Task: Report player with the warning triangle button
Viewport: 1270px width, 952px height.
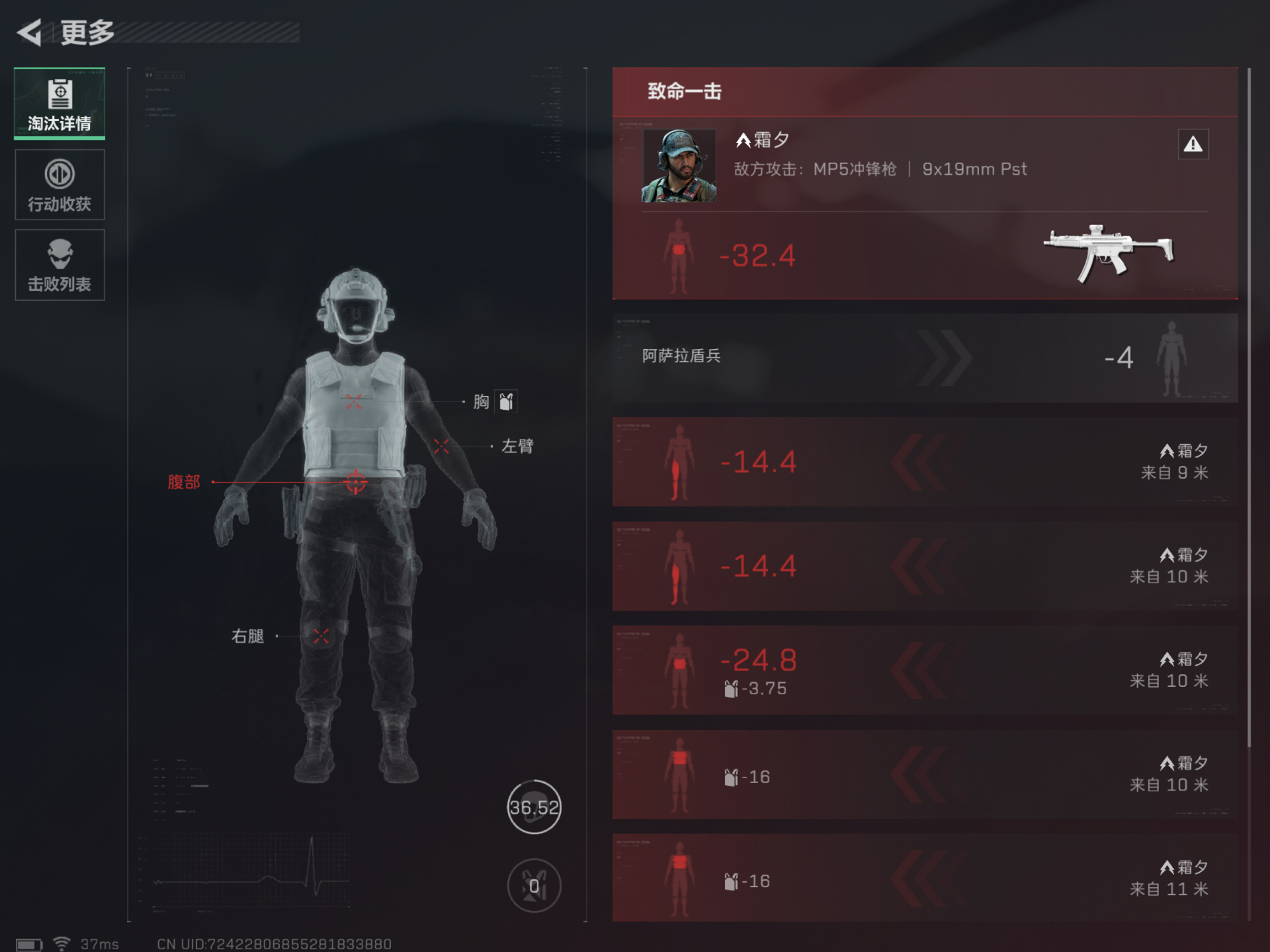Action: (1193, 144)
